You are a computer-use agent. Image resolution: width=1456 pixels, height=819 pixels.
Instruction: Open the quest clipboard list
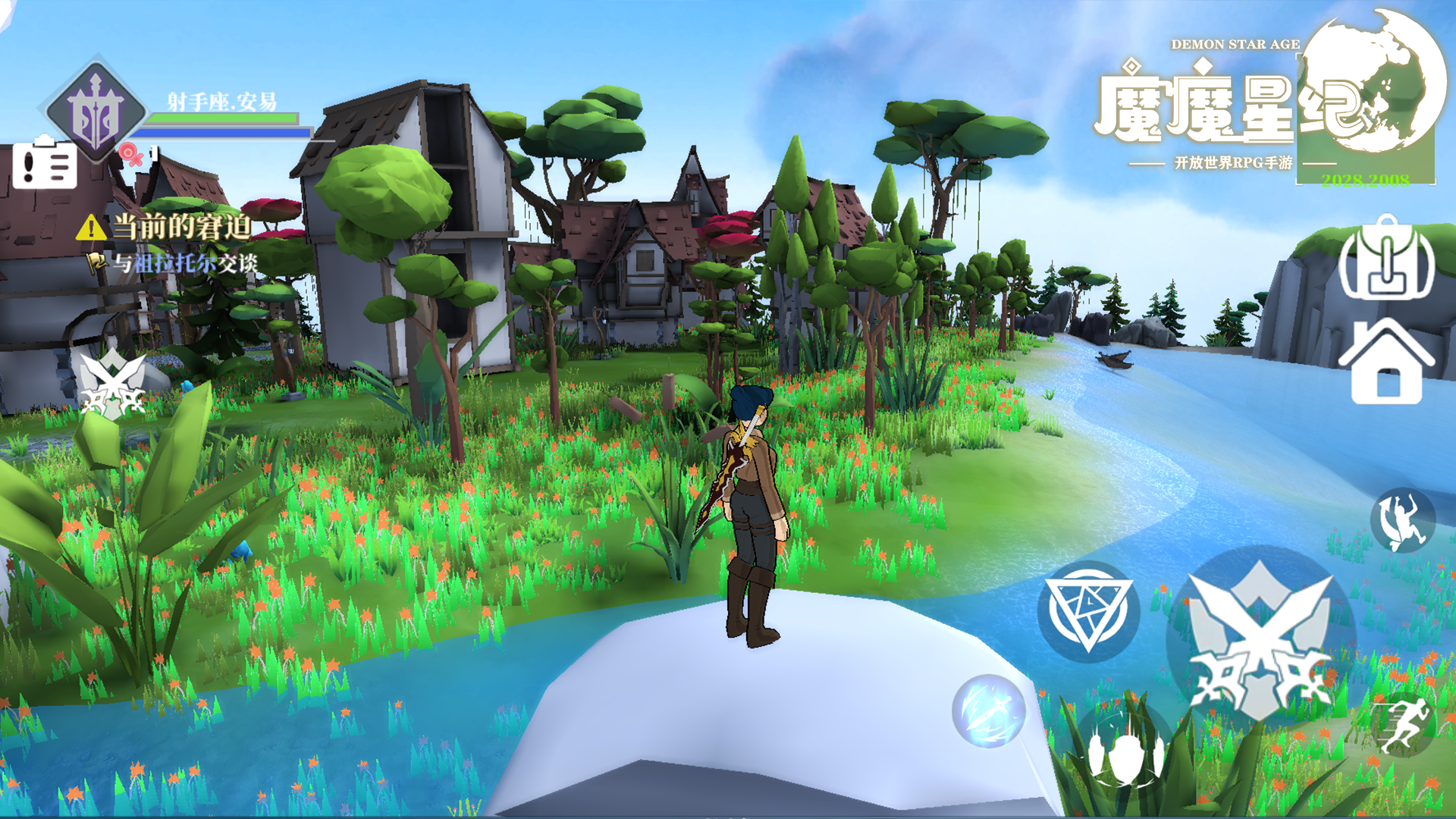tap(45, 163)
